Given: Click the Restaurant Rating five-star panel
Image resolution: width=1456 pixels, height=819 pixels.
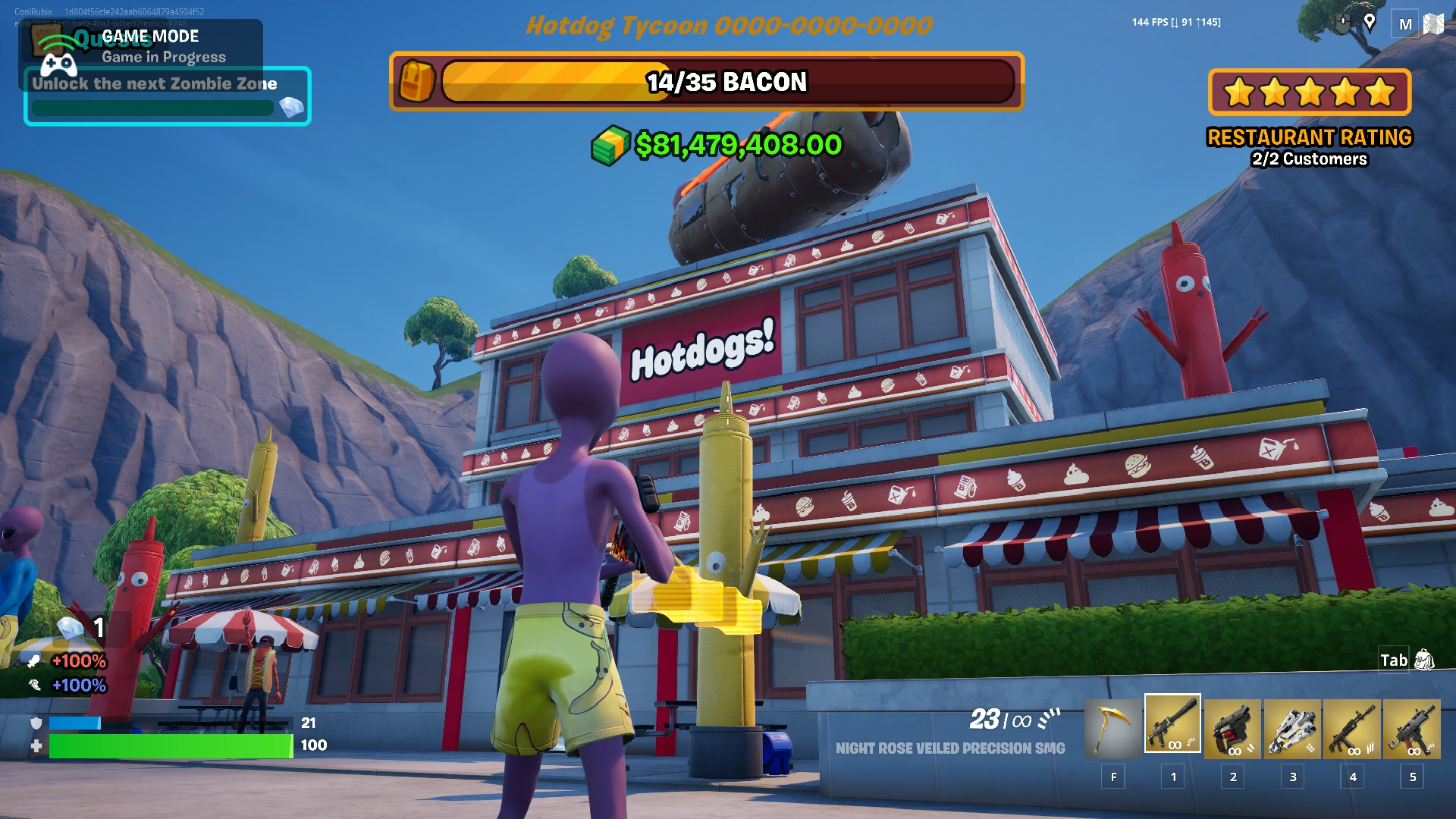Looking at the screenshot, I should tap(1310, 93).
